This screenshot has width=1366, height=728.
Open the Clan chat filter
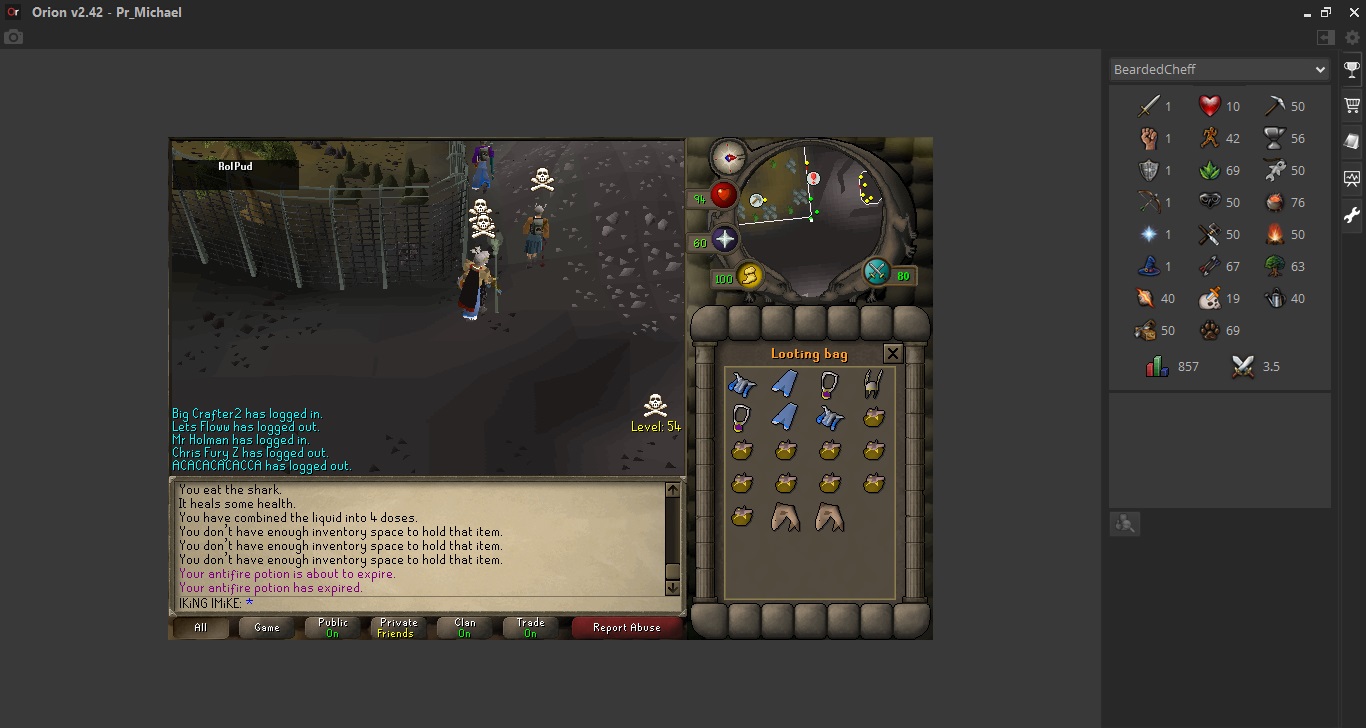[x=465, y=628]
